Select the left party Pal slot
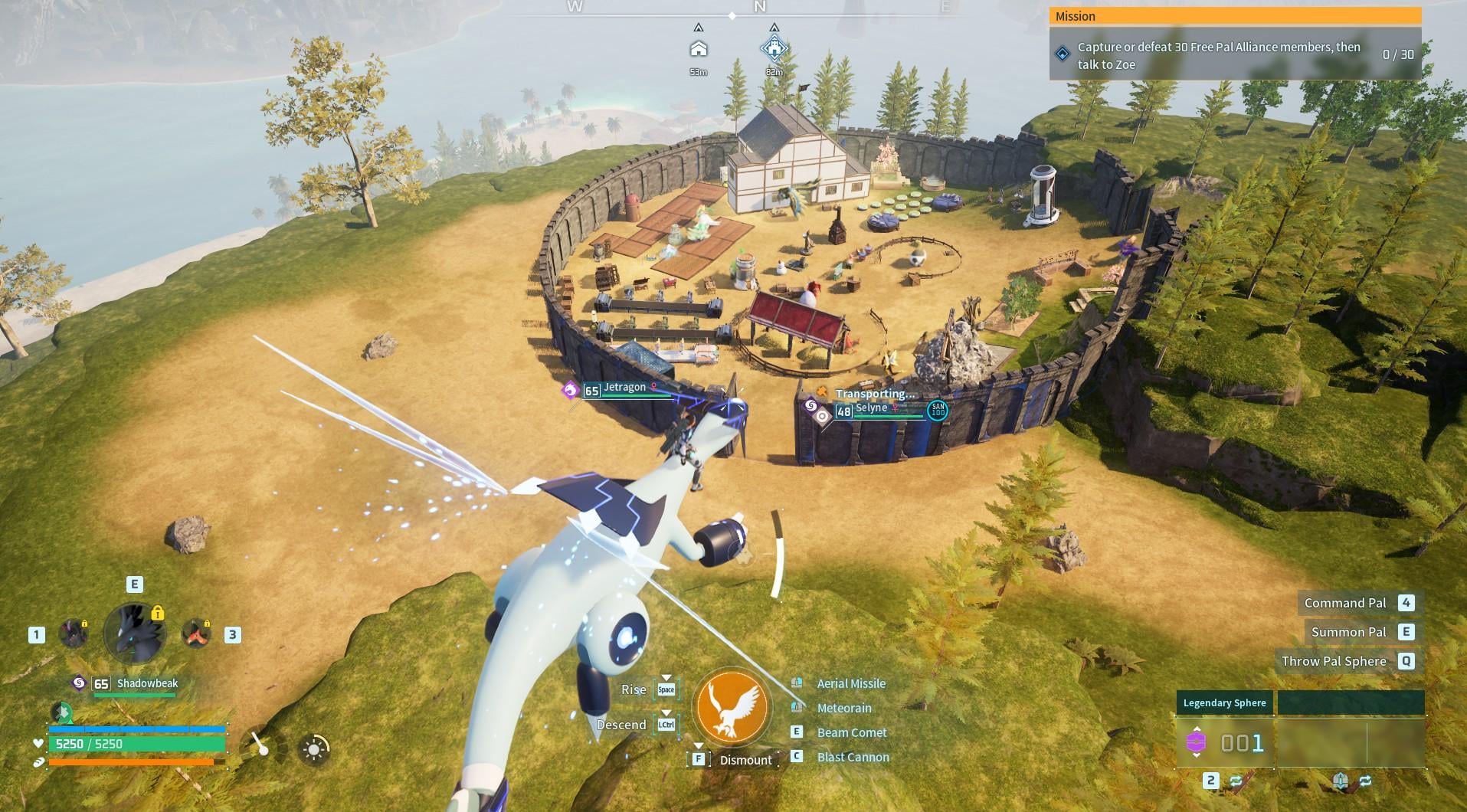Image resolution: width=1467 pixels, height=812 pixels. pos(74,634)
